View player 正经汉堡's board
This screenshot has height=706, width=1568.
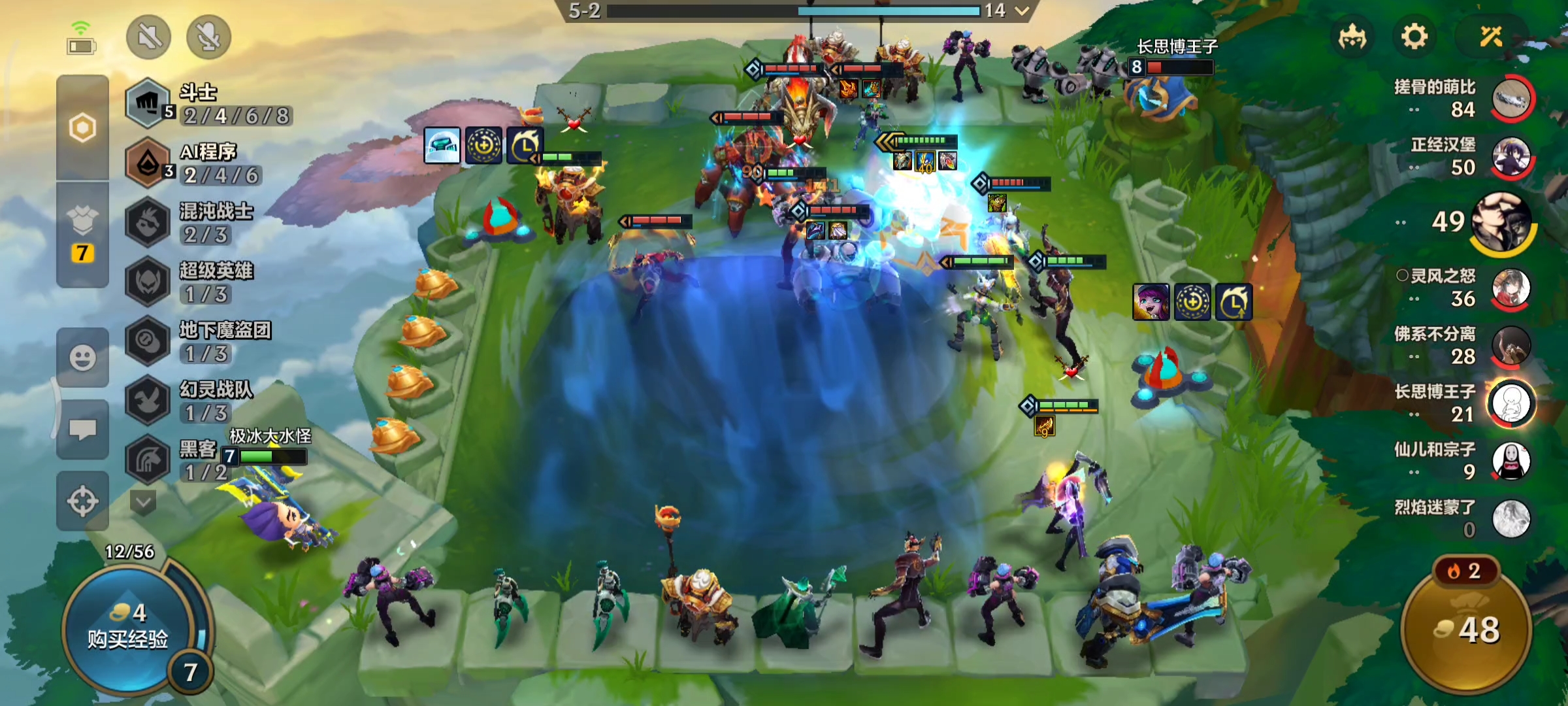(x=1511, y=157)
